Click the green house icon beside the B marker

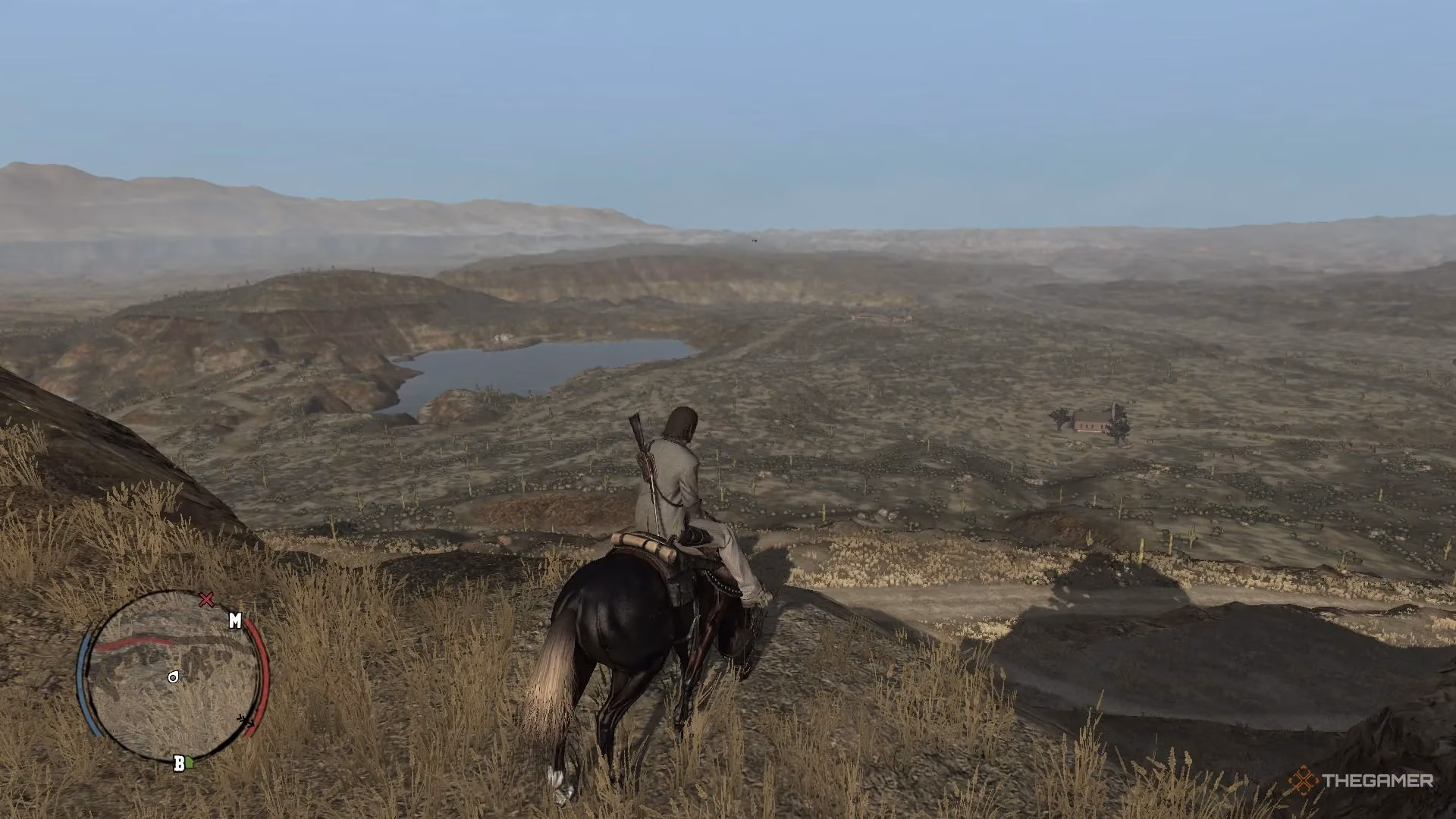point(190,761)
